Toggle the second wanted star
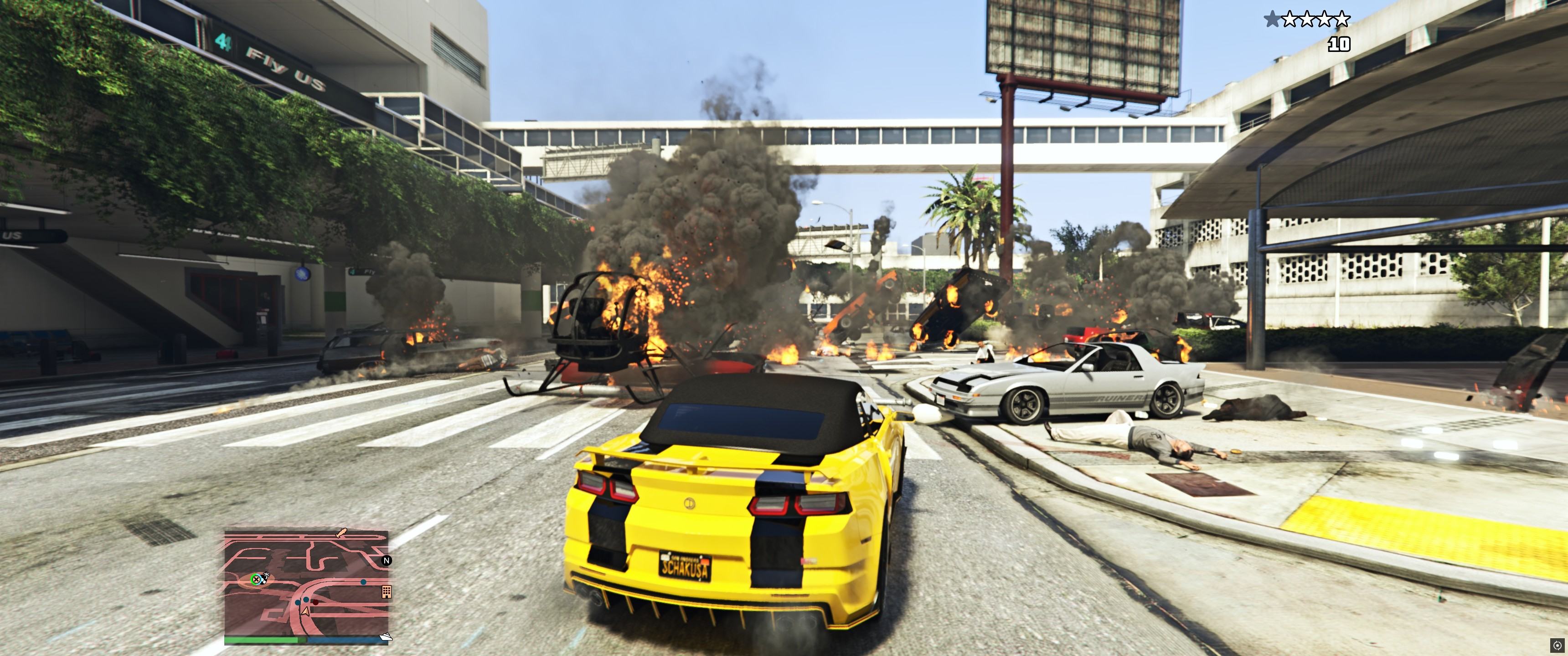The width and height of the screenshot is (1568, 656). 1290,19
